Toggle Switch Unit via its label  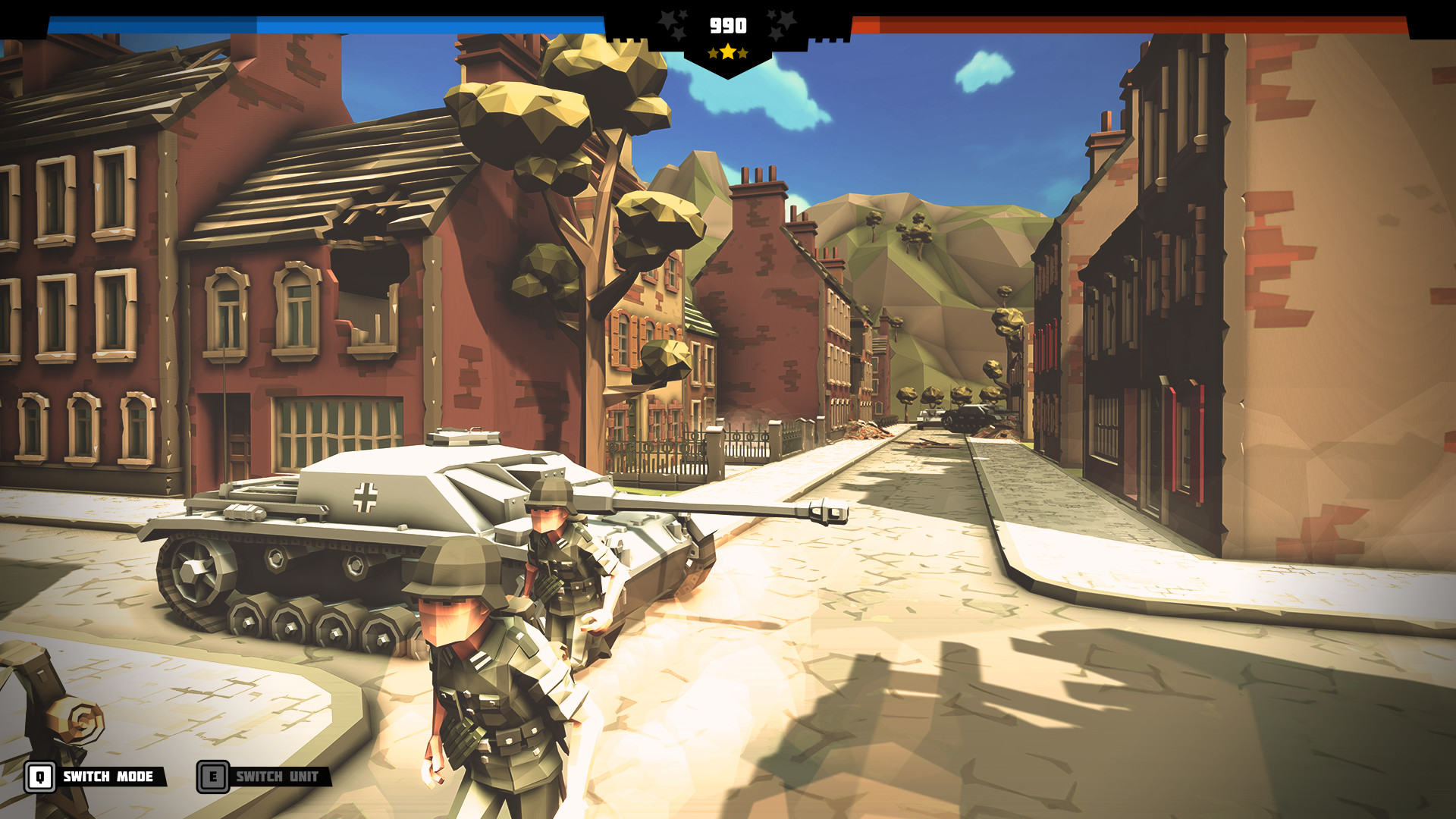coord(277,776)
